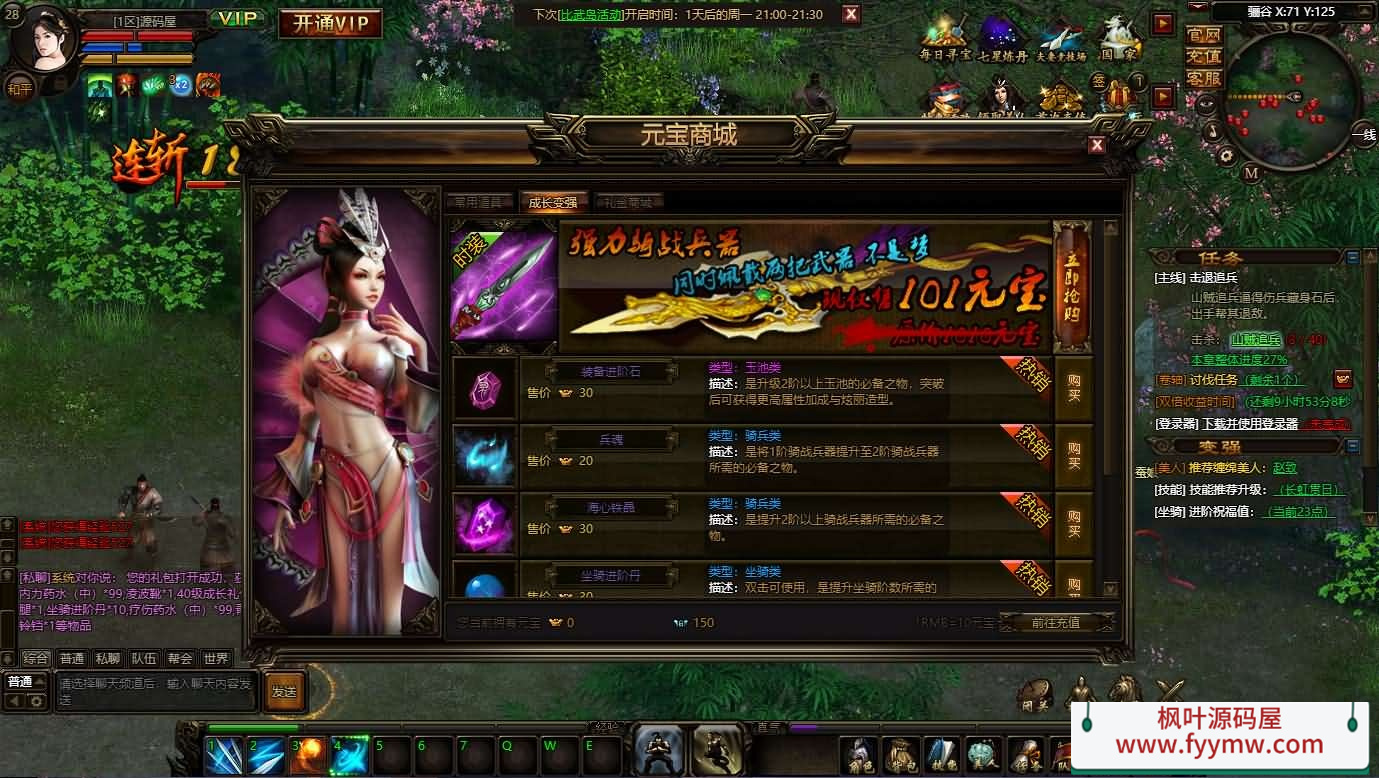Click the 立即抢购 buy-now banner button
Viewport: 1379px width, 778px height.
(1071, 287)
